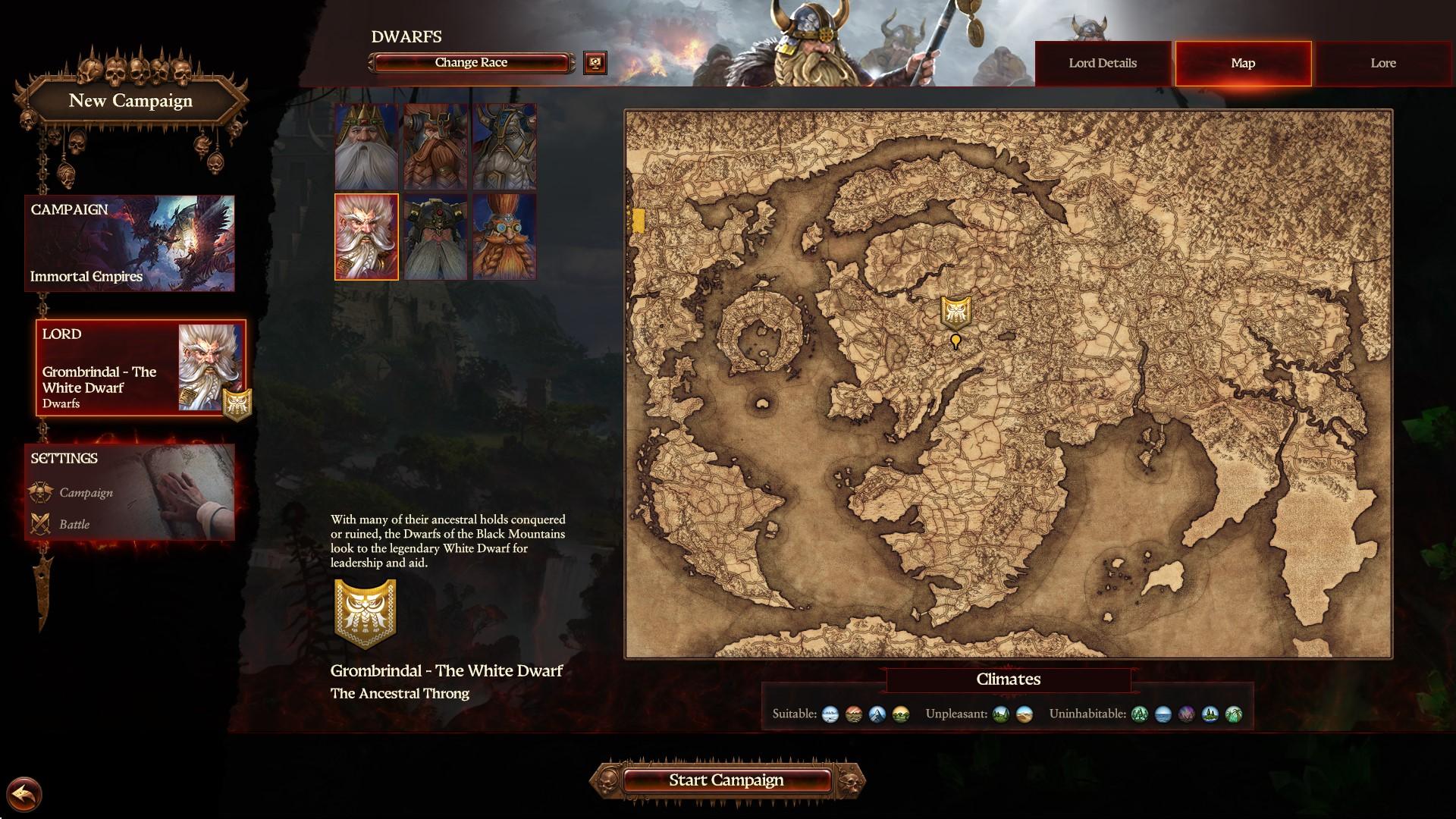Open the Change Race selector
This screenshot has width=1456, height=819.
click(471, 63)
